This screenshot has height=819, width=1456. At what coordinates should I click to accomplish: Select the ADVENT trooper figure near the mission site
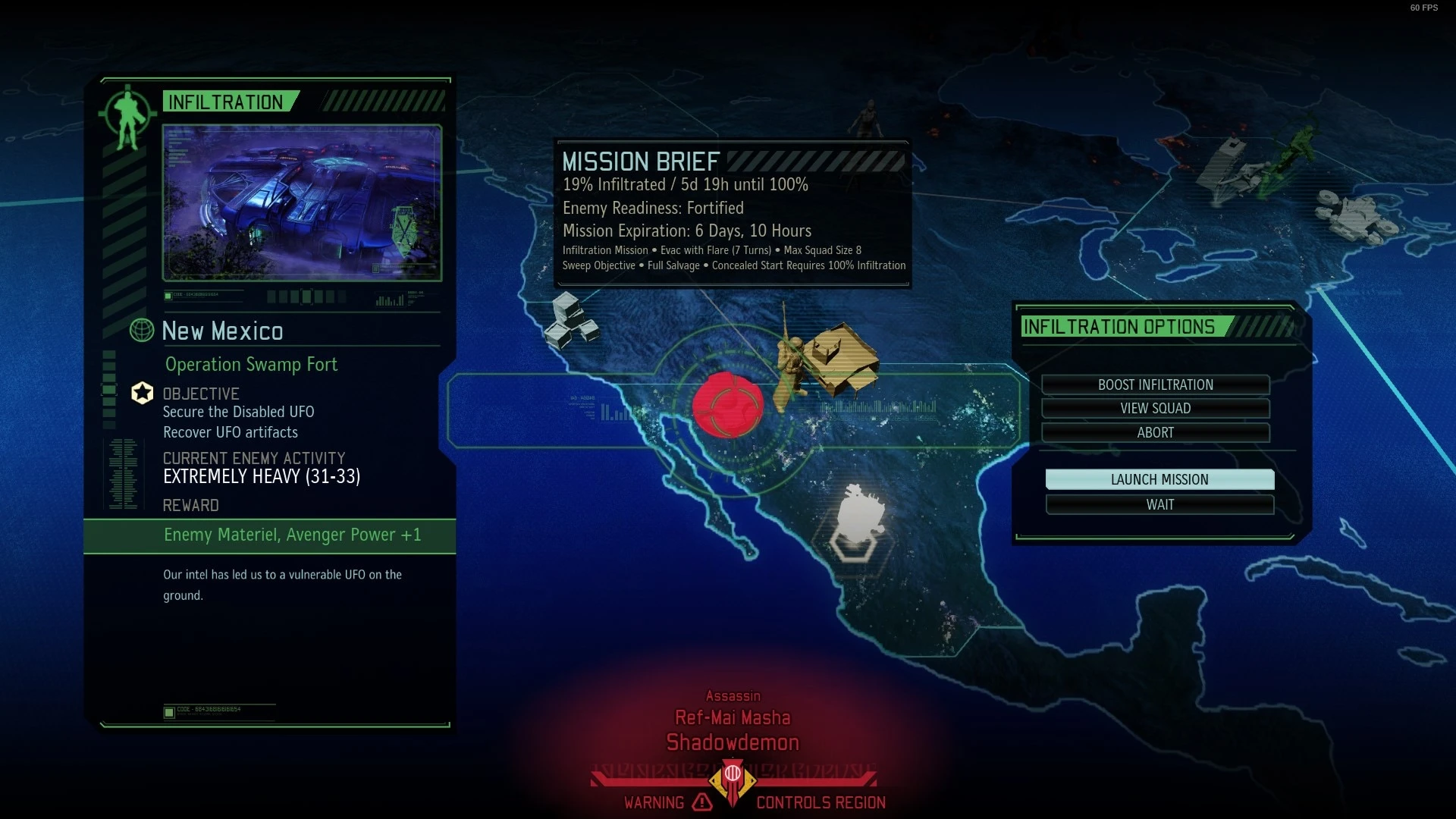(x=789, y=356)
